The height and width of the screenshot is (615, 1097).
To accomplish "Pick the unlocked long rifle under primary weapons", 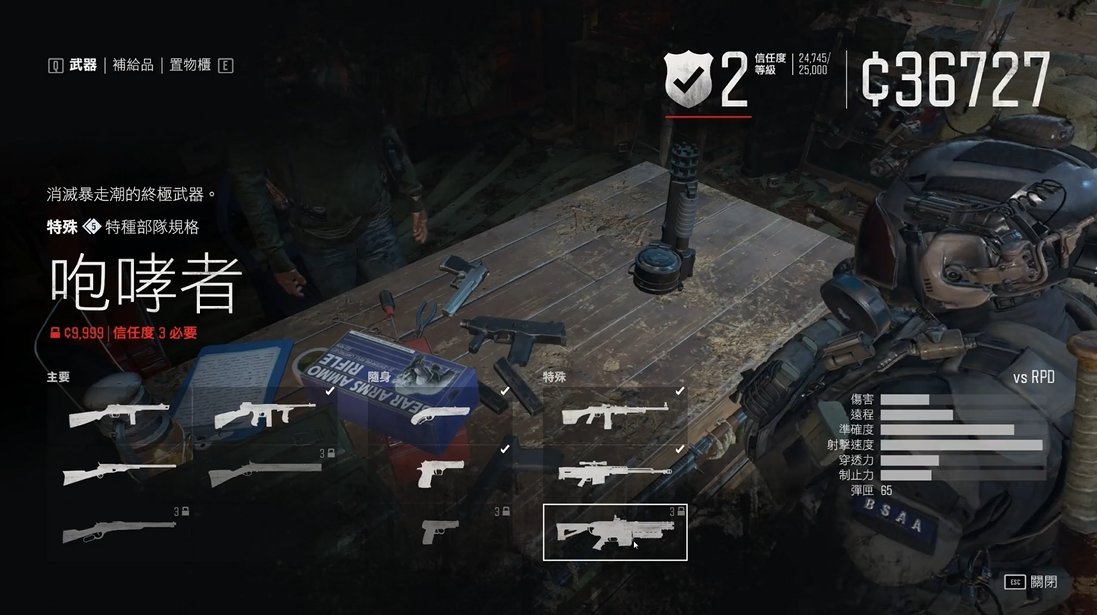I will 119,472.
